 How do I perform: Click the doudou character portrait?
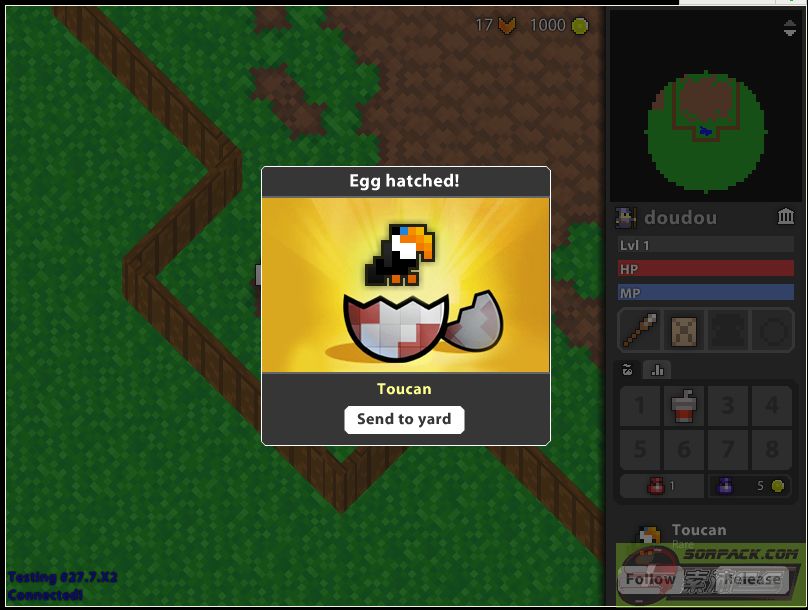click(627, 217)
